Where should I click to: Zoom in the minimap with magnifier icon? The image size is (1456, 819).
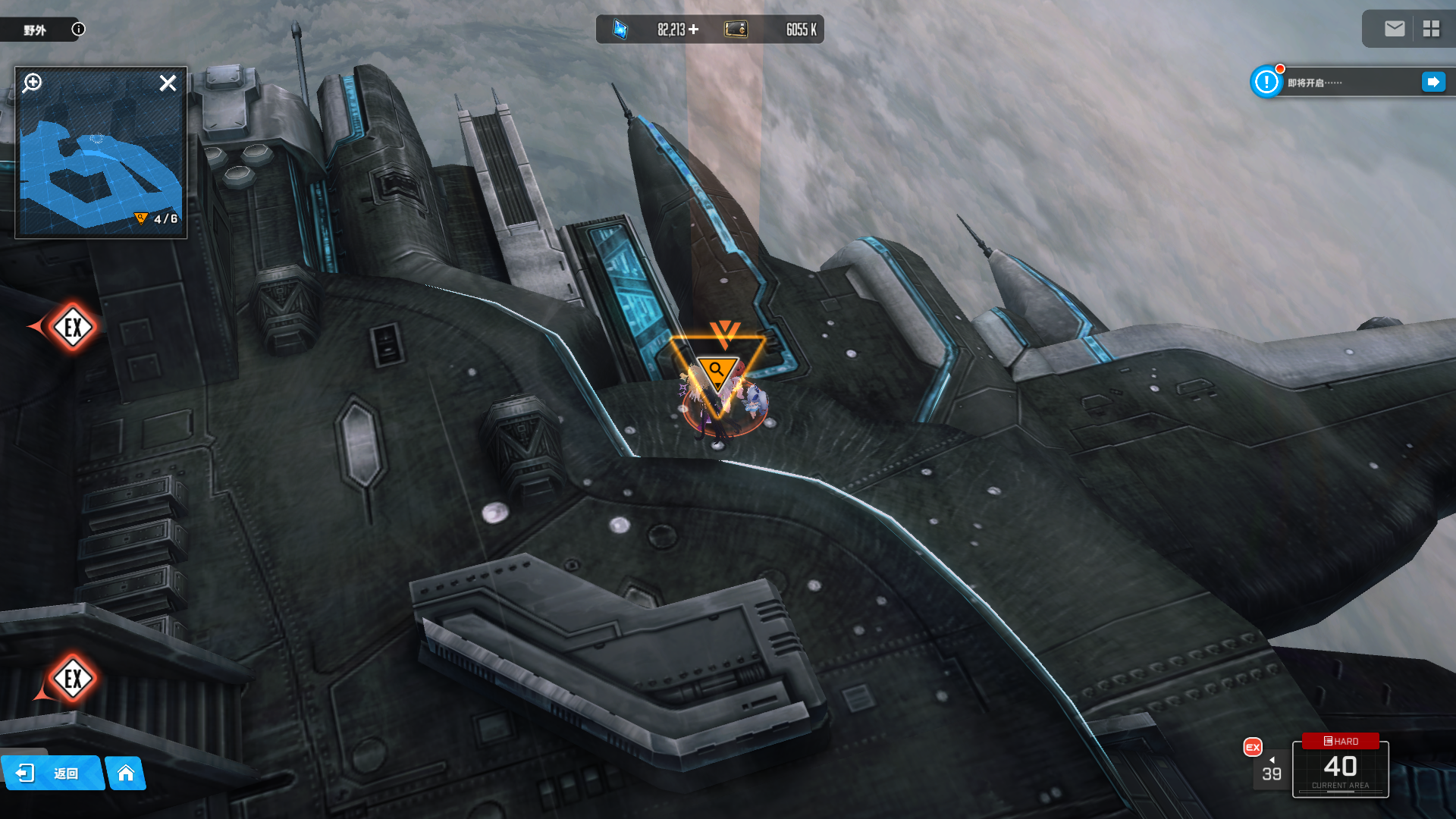click(x=32, y=83)
